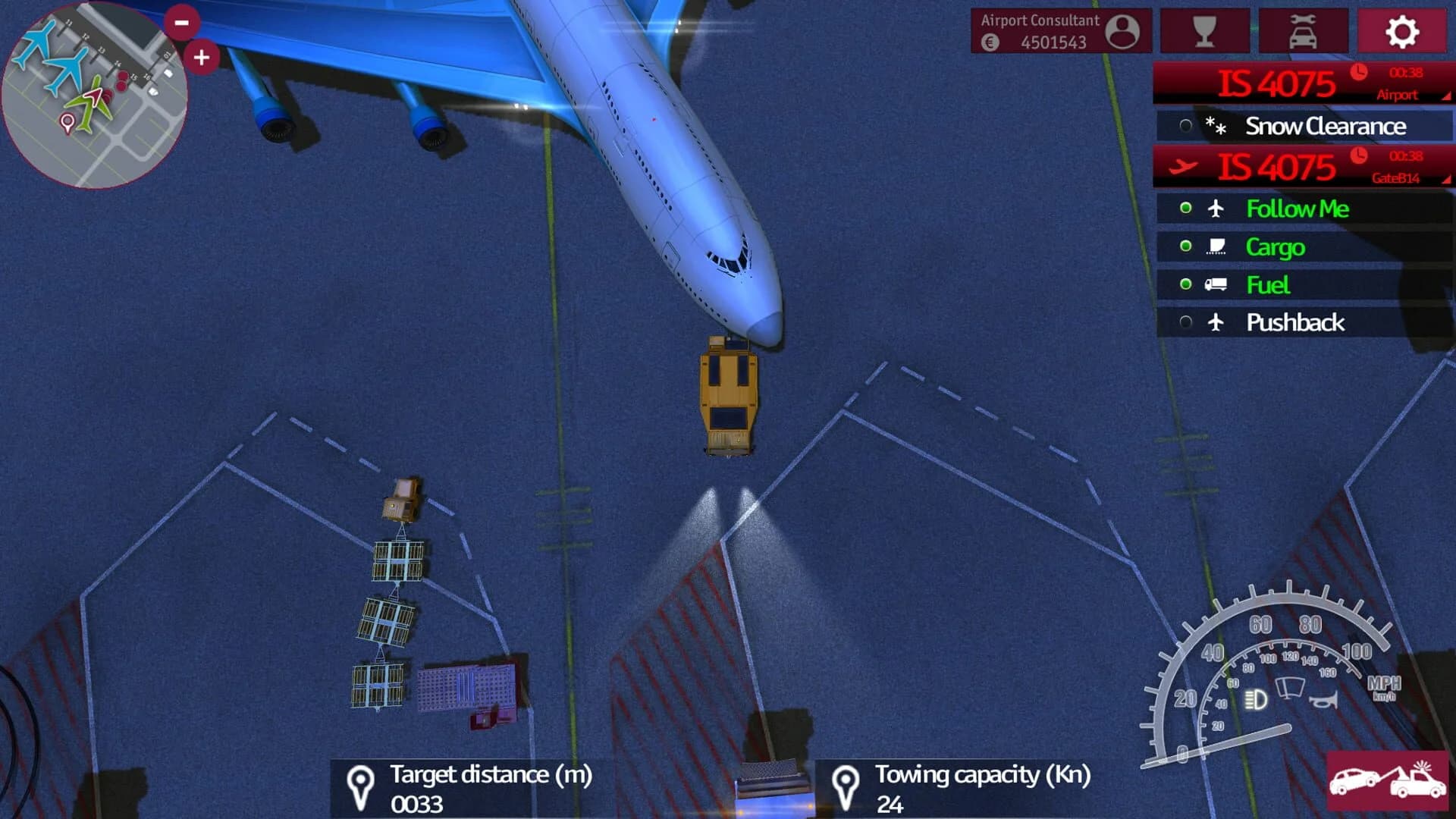Switch speedometer from MPH to km/h
Image resolution: width=1456 pixels, height=819 pixels.
pos(1385,690)
